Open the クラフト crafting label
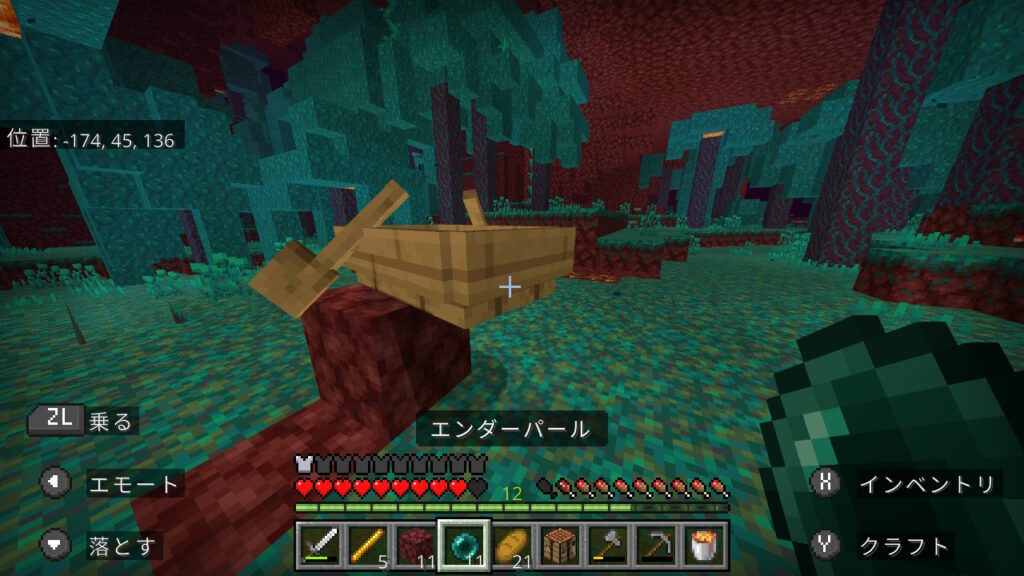Viewport: 1024px width, 576px height. [x=904, y=546]
